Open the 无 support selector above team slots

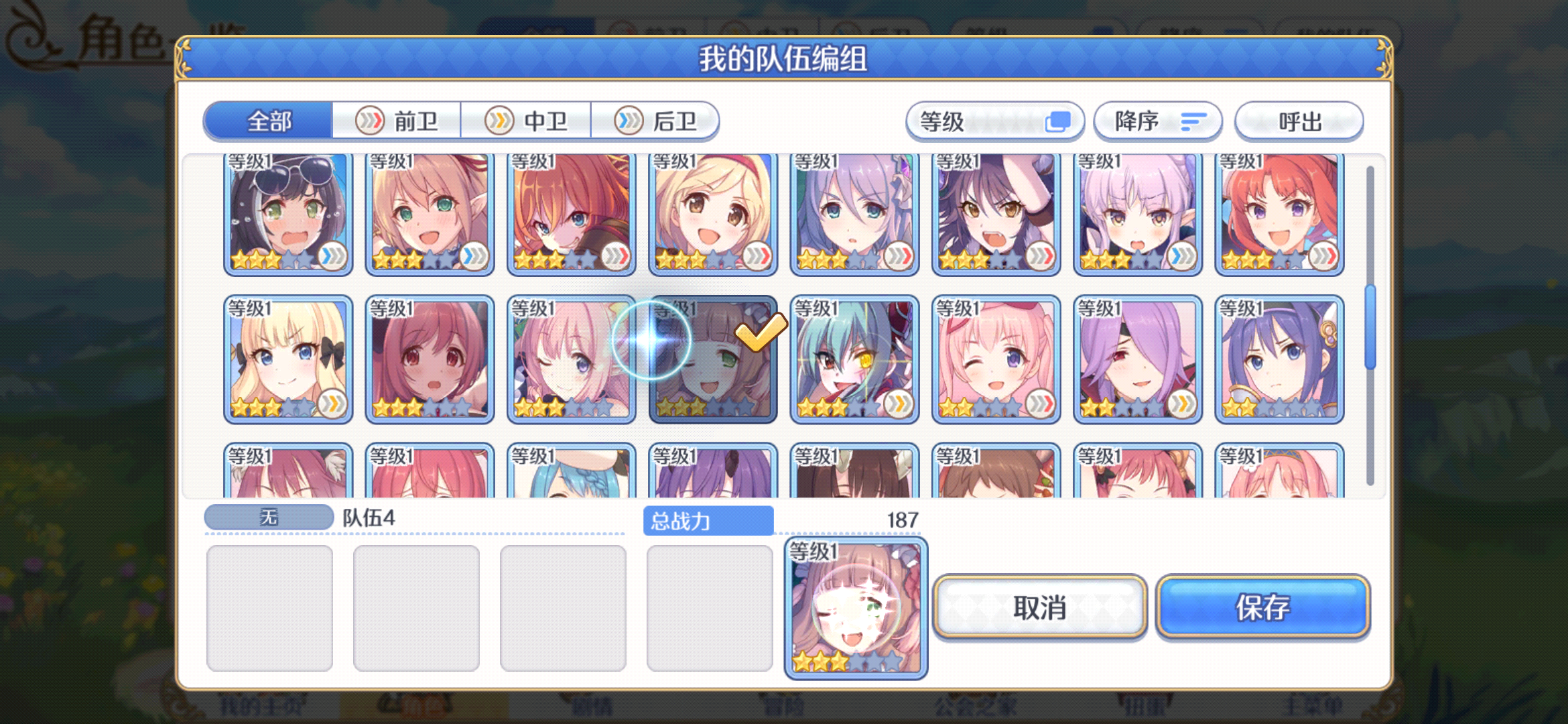point(268,516)
